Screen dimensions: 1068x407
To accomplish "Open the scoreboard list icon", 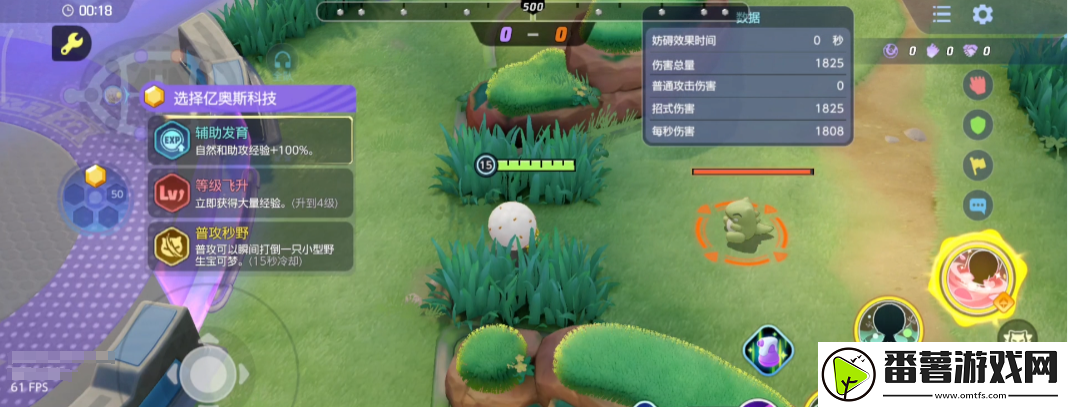I will (941, 14).
